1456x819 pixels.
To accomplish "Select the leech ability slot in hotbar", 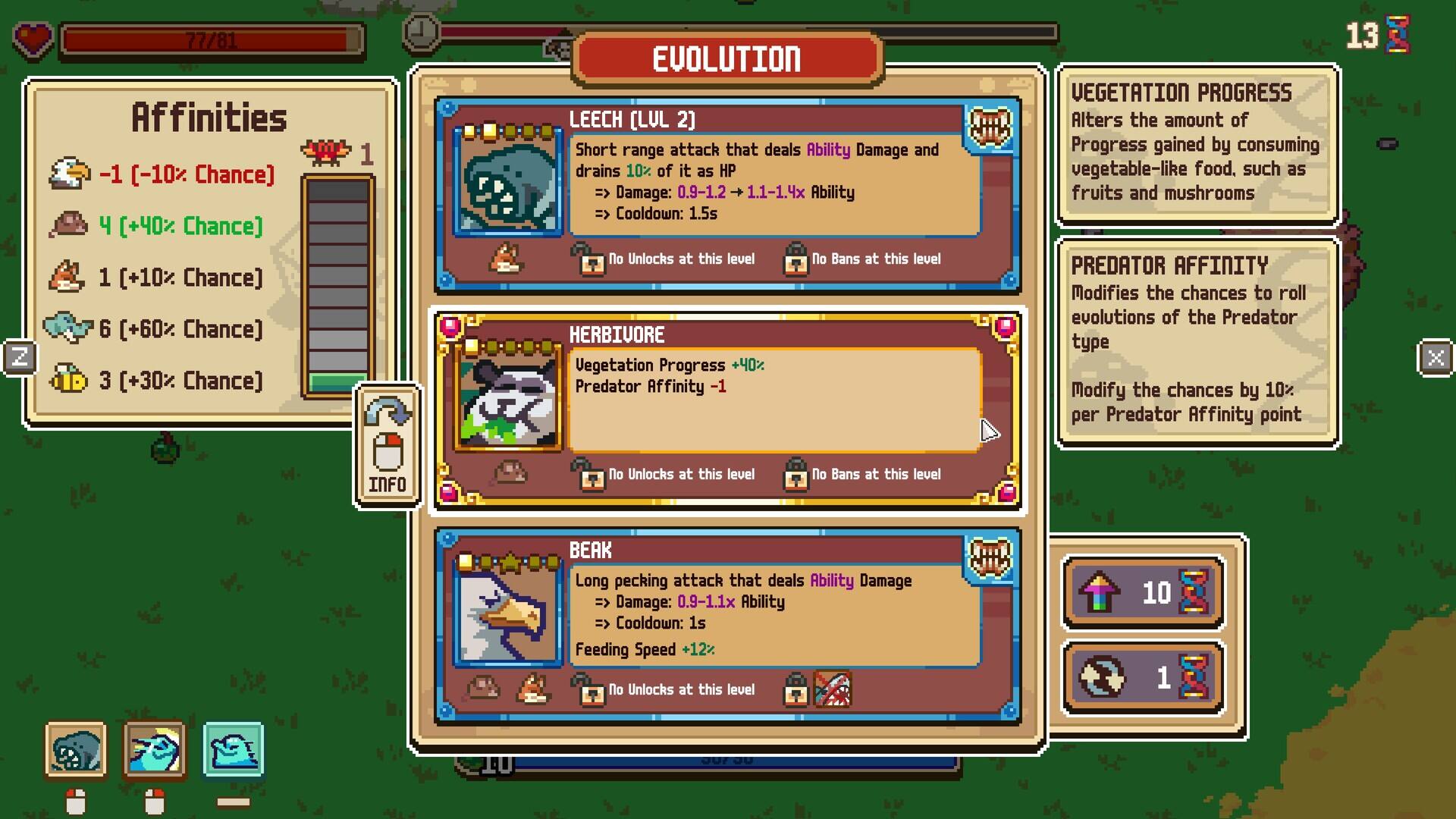I will (76, 750).
